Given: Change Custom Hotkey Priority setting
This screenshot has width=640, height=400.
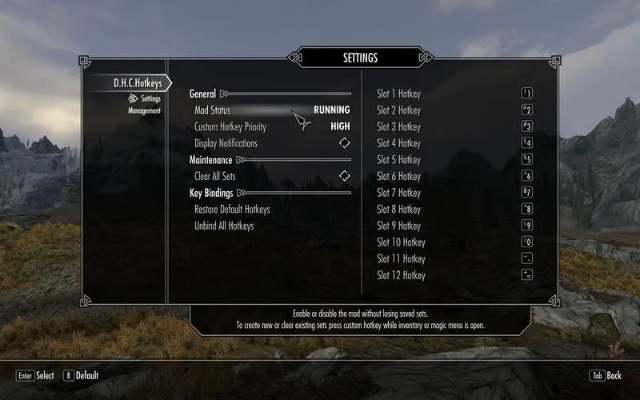Looking at the screenshot, I should pyautogui.click(x=272, y=127).
